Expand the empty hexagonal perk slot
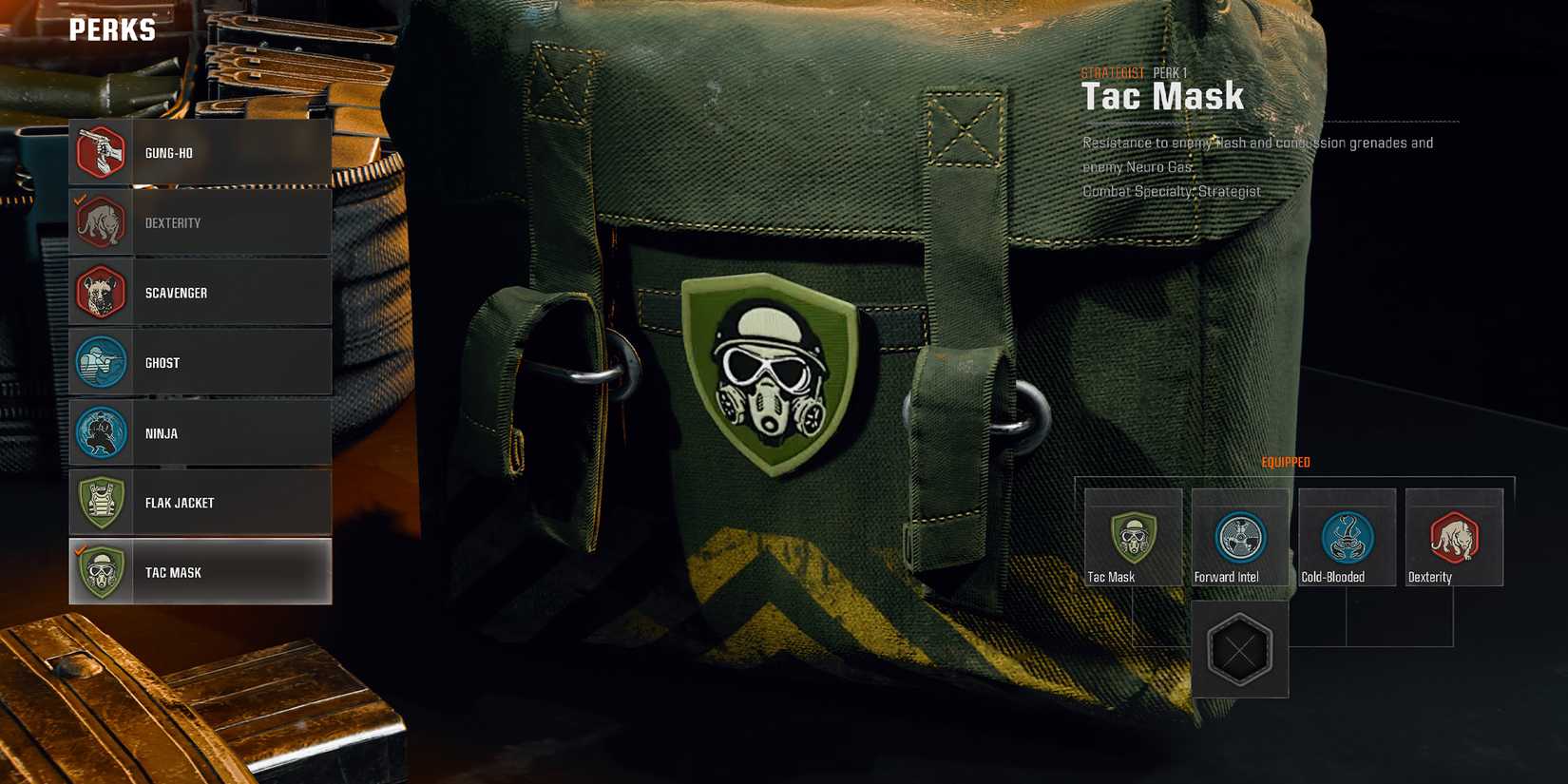 tap(1239, 650)
